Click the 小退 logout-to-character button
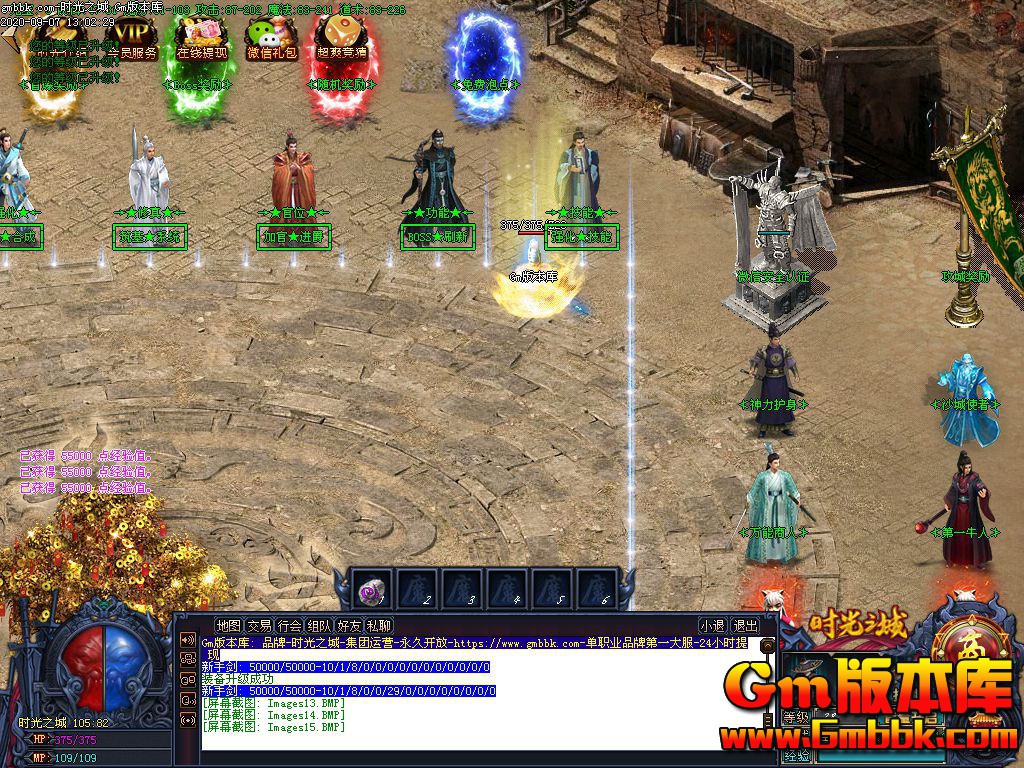The height and width of the screenshot is (768, 1024). (x=712, y=626)
